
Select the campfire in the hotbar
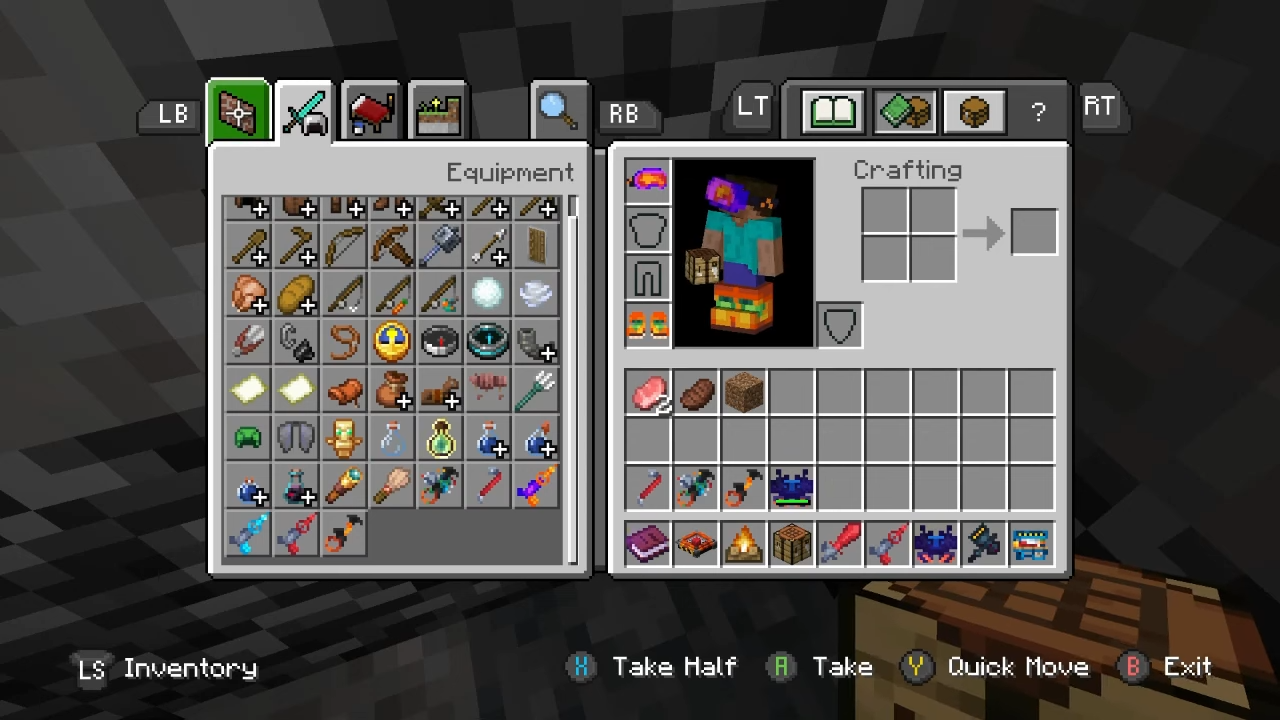click(x=744, y=545)
